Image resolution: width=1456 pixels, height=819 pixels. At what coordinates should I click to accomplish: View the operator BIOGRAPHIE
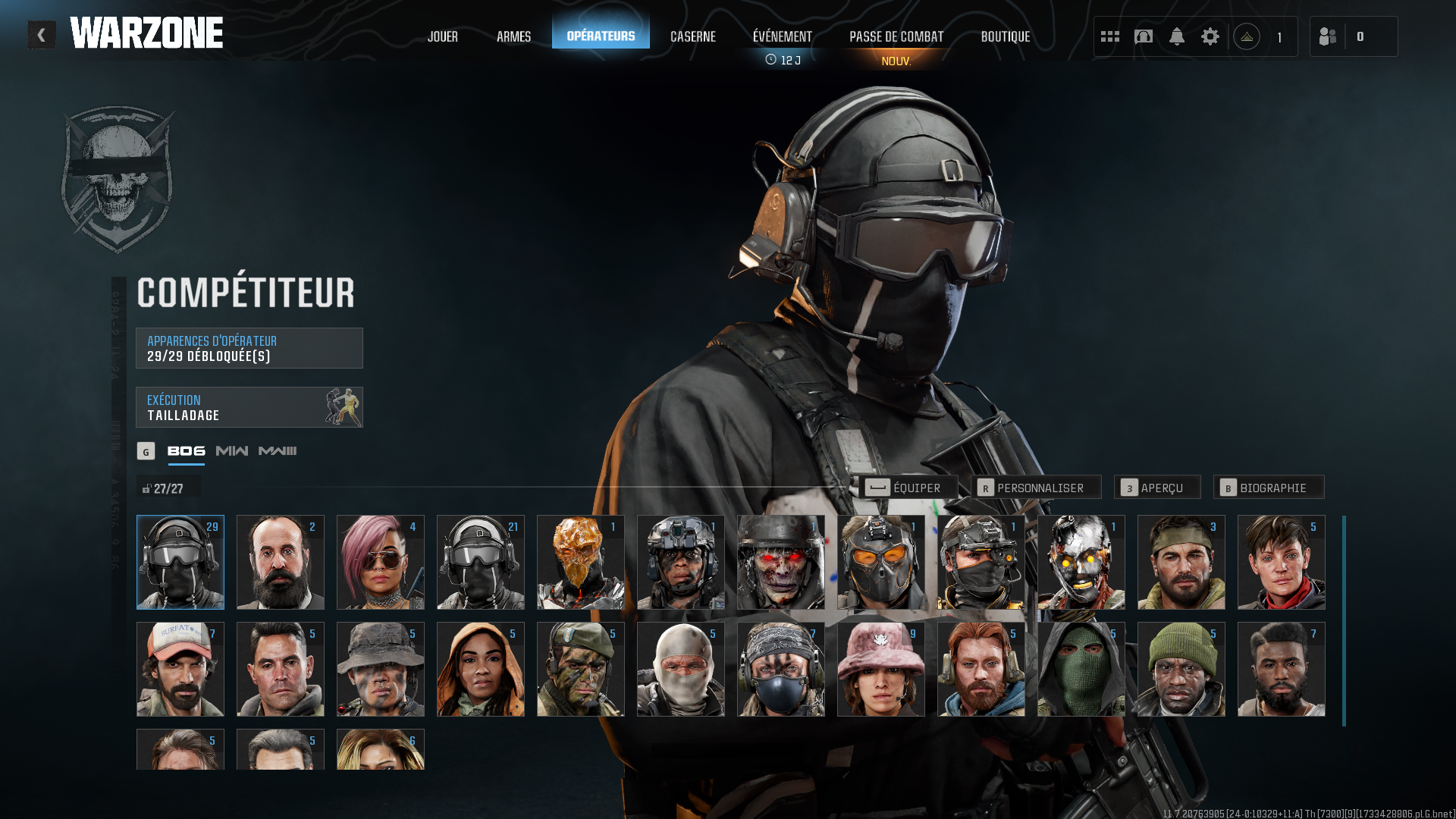click(1268, 488)
